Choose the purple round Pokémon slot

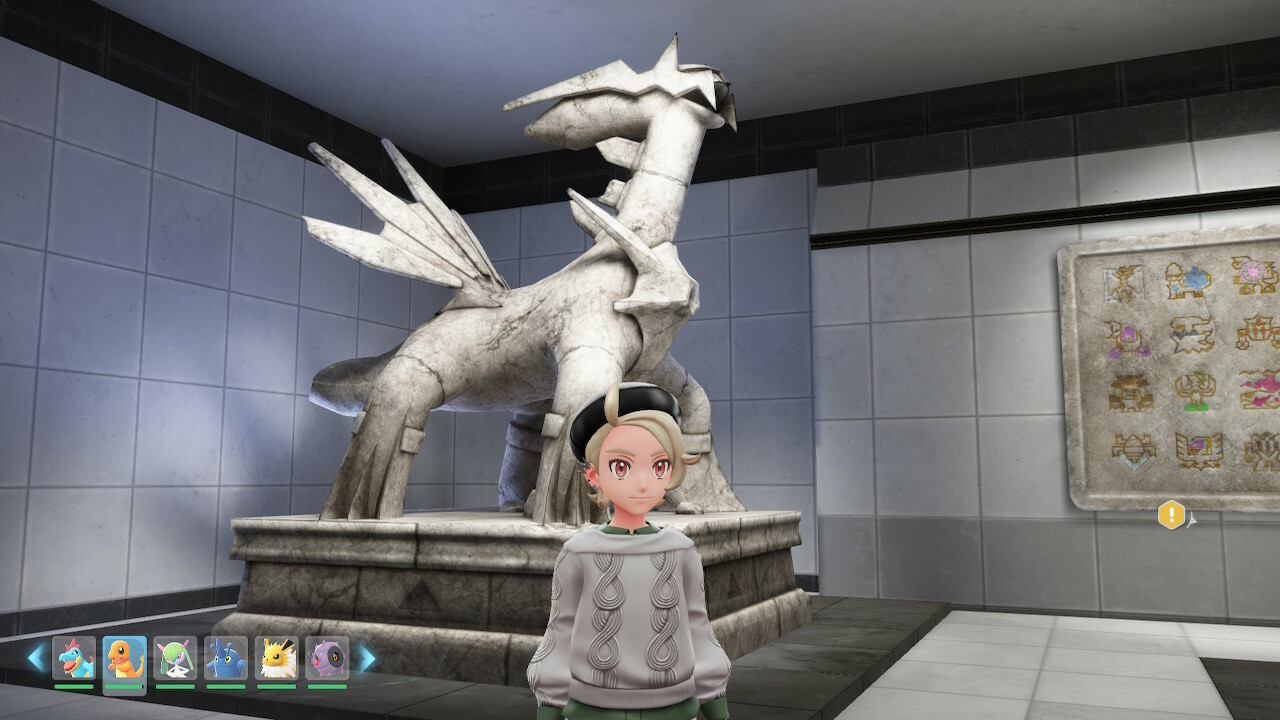[x=327, y=659]
